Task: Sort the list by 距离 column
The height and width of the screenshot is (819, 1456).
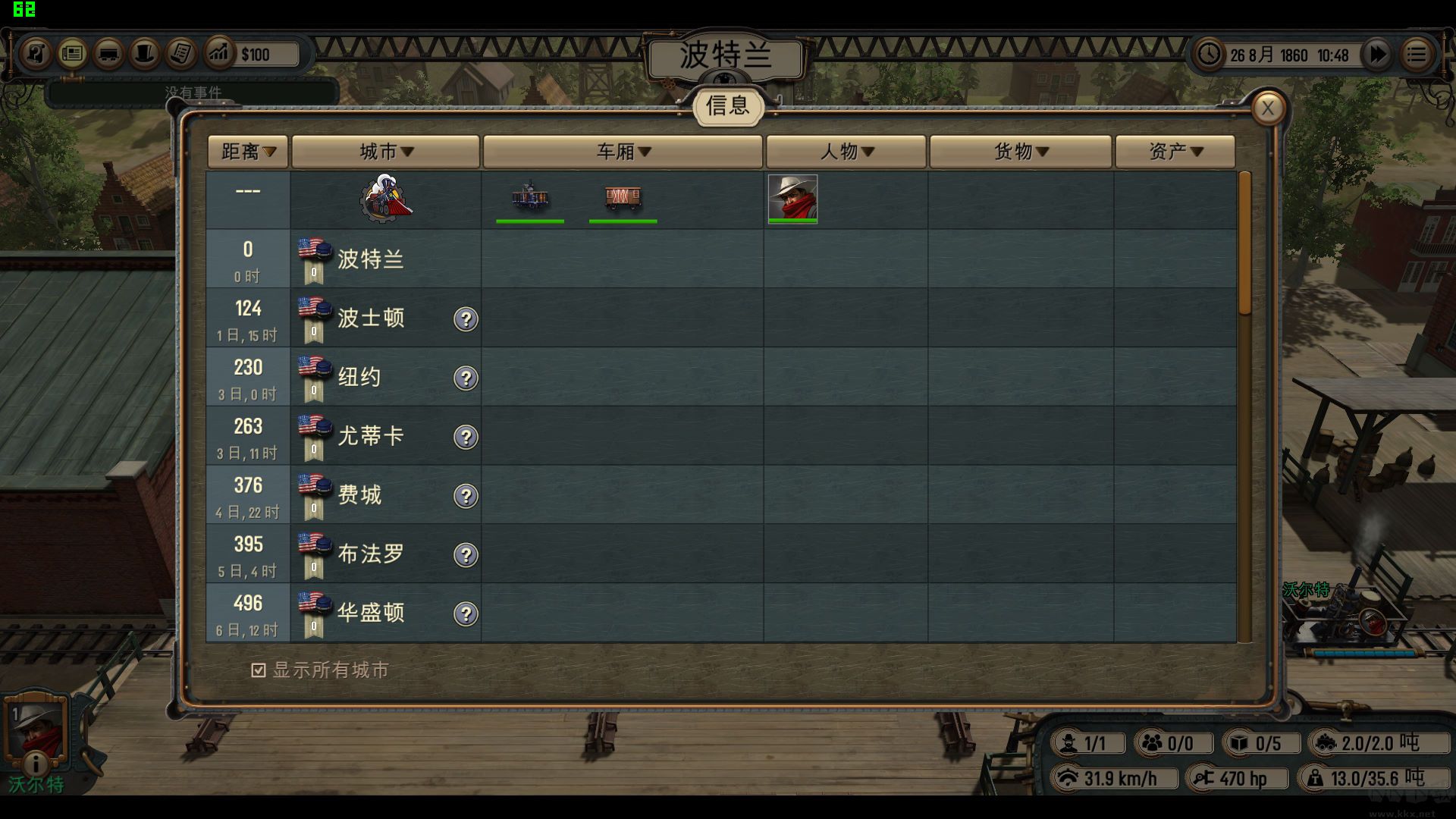Action: click(x=248, y=152)
